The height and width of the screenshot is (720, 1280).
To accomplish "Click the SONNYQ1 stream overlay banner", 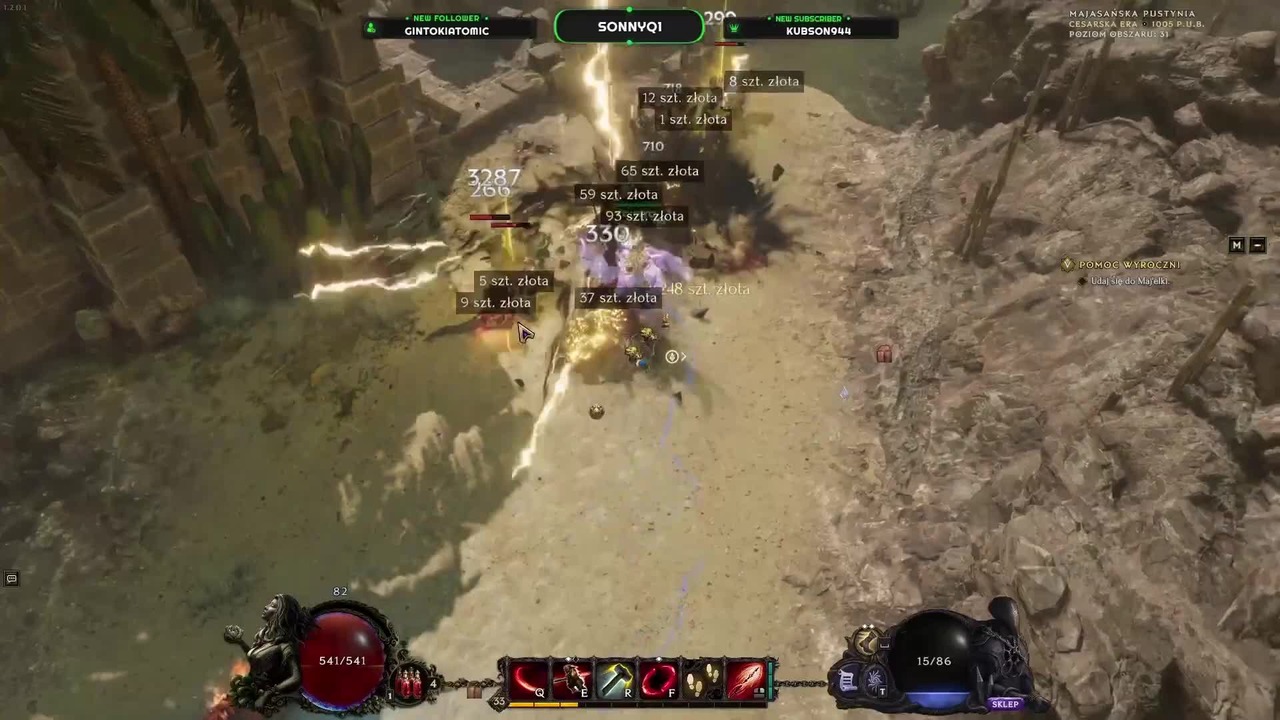I will tap(629, 27).
